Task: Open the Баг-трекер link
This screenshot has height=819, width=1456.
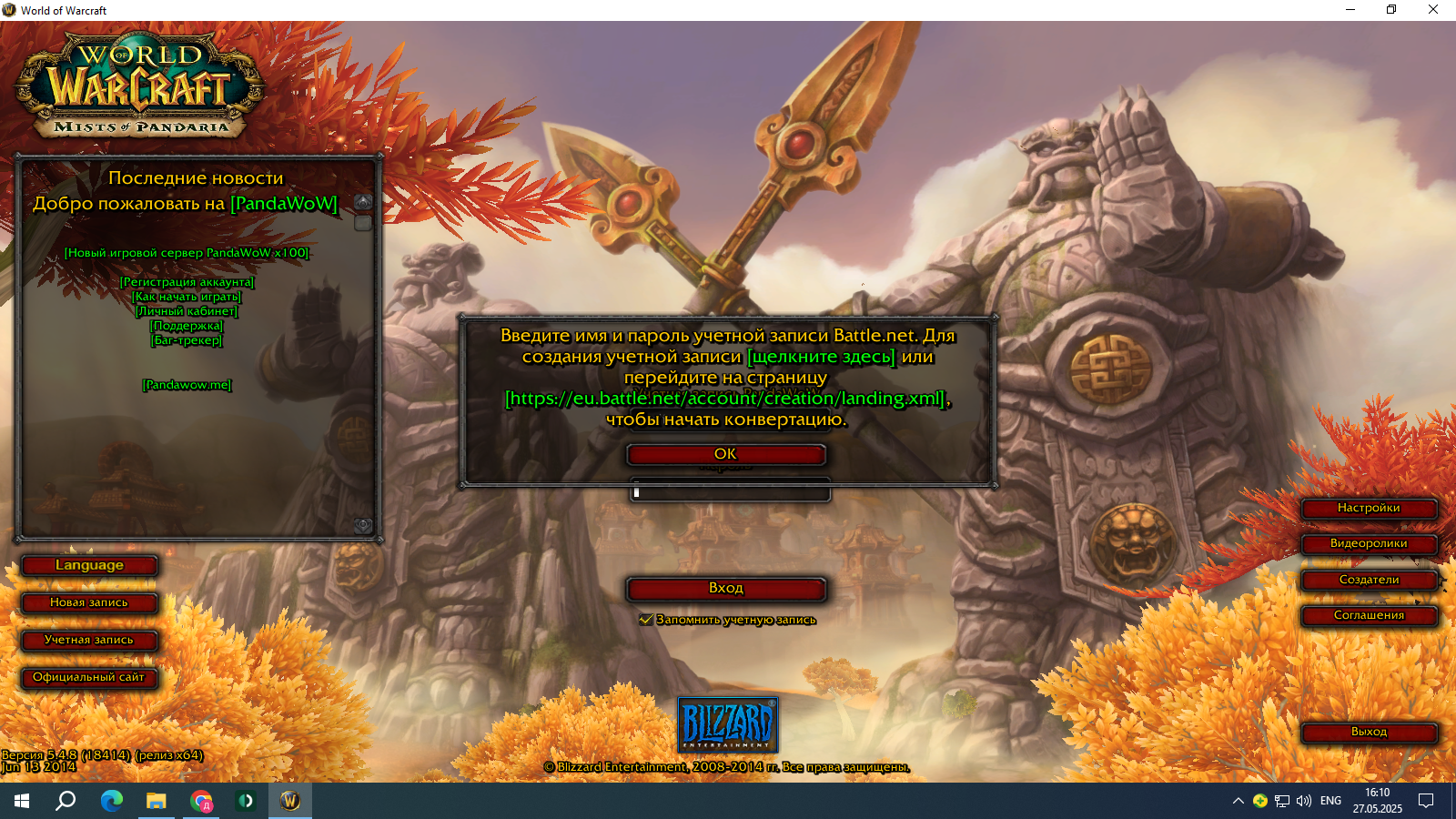Action: (187, 340)
